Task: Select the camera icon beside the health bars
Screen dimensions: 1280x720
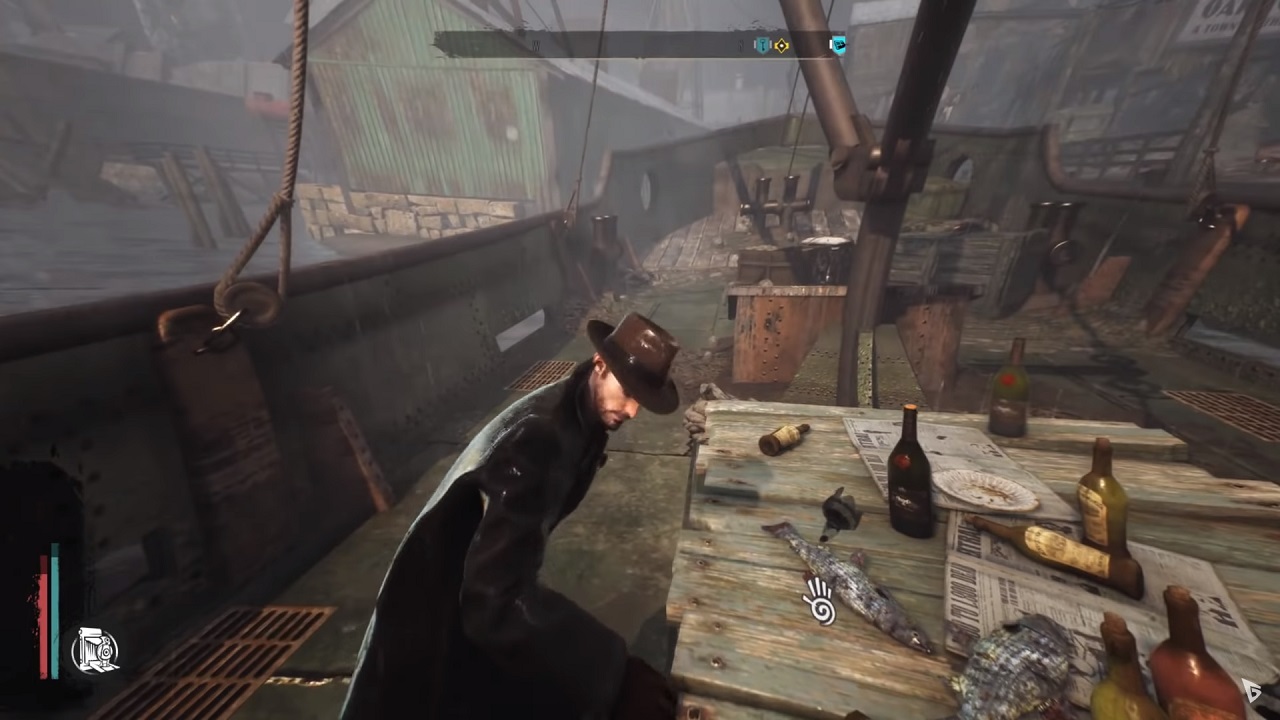Action: click(96, 651)
